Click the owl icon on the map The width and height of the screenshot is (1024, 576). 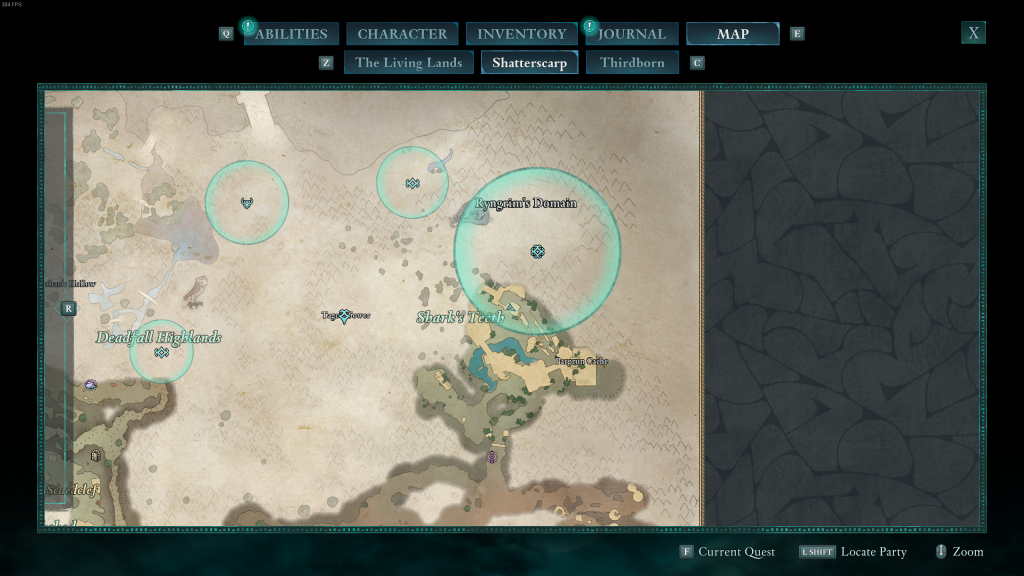click(x=196, y=290)
